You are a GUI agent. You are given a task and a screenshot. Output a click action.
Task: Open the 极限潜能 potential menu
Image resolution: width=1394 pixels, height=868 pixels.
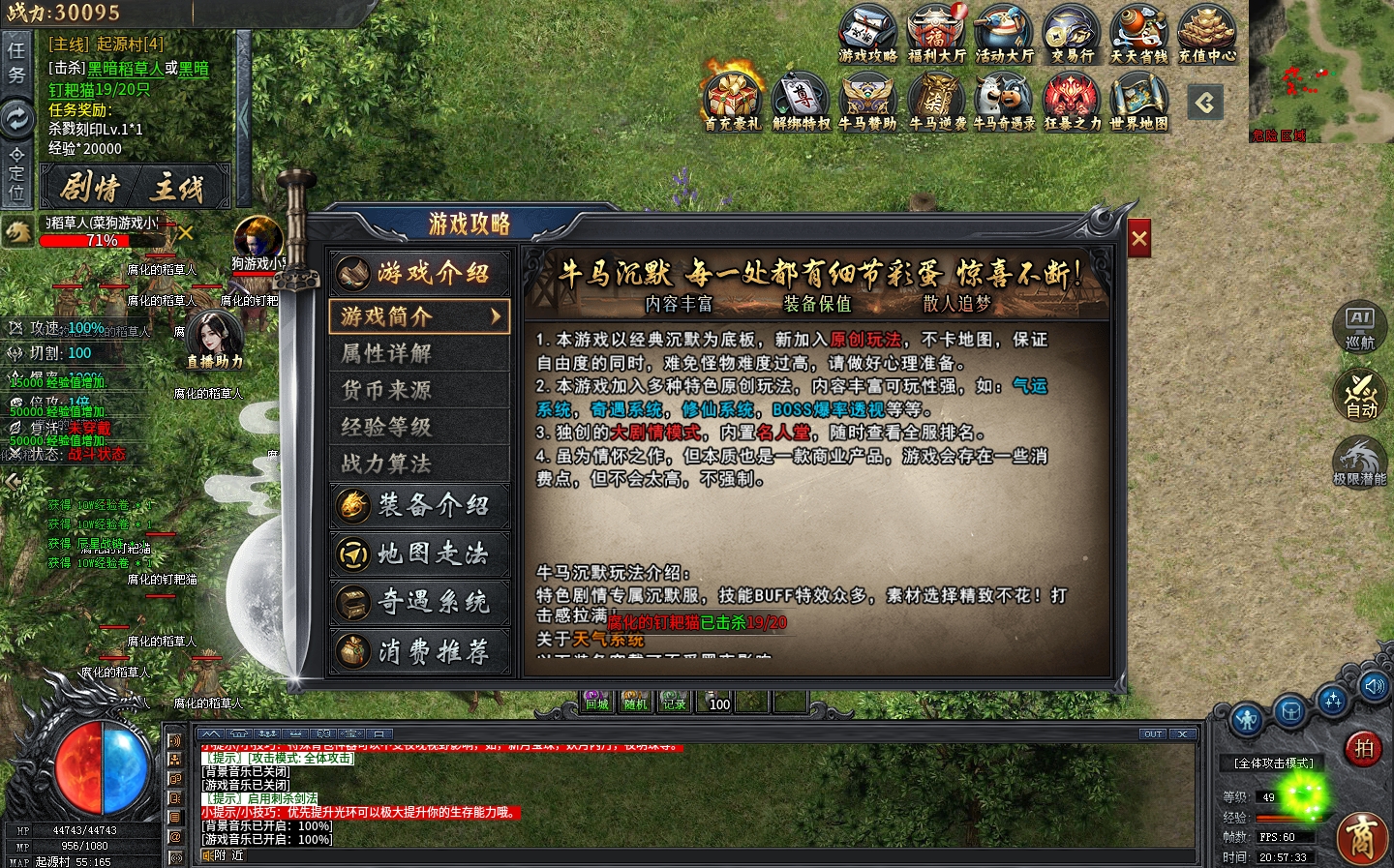coord(1360,462)
